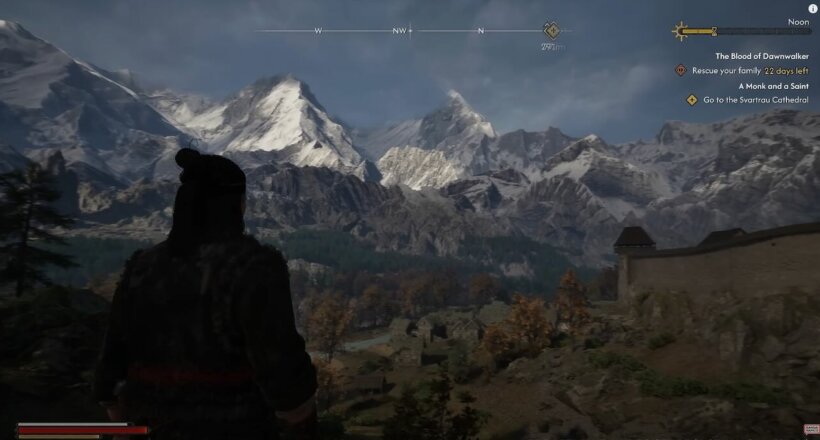820x440 pixels.
Task: Open The Blood of Dawnwalker quest title
Action: tap(761, 56)
